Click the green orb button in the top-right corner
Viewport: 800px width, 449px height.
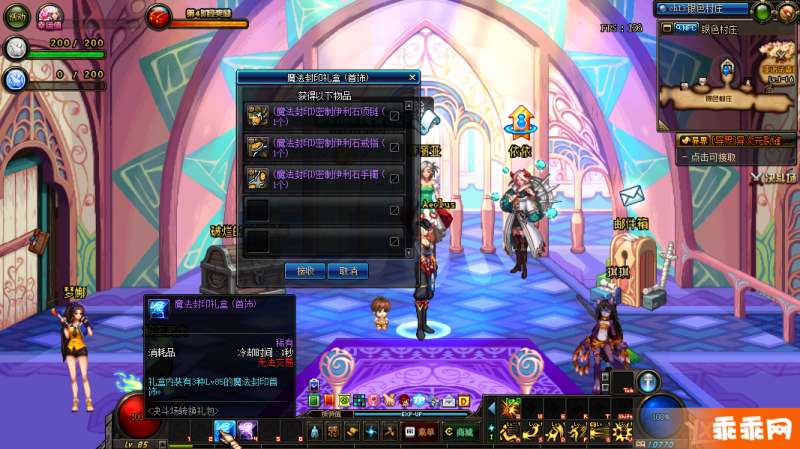(763, 12)
